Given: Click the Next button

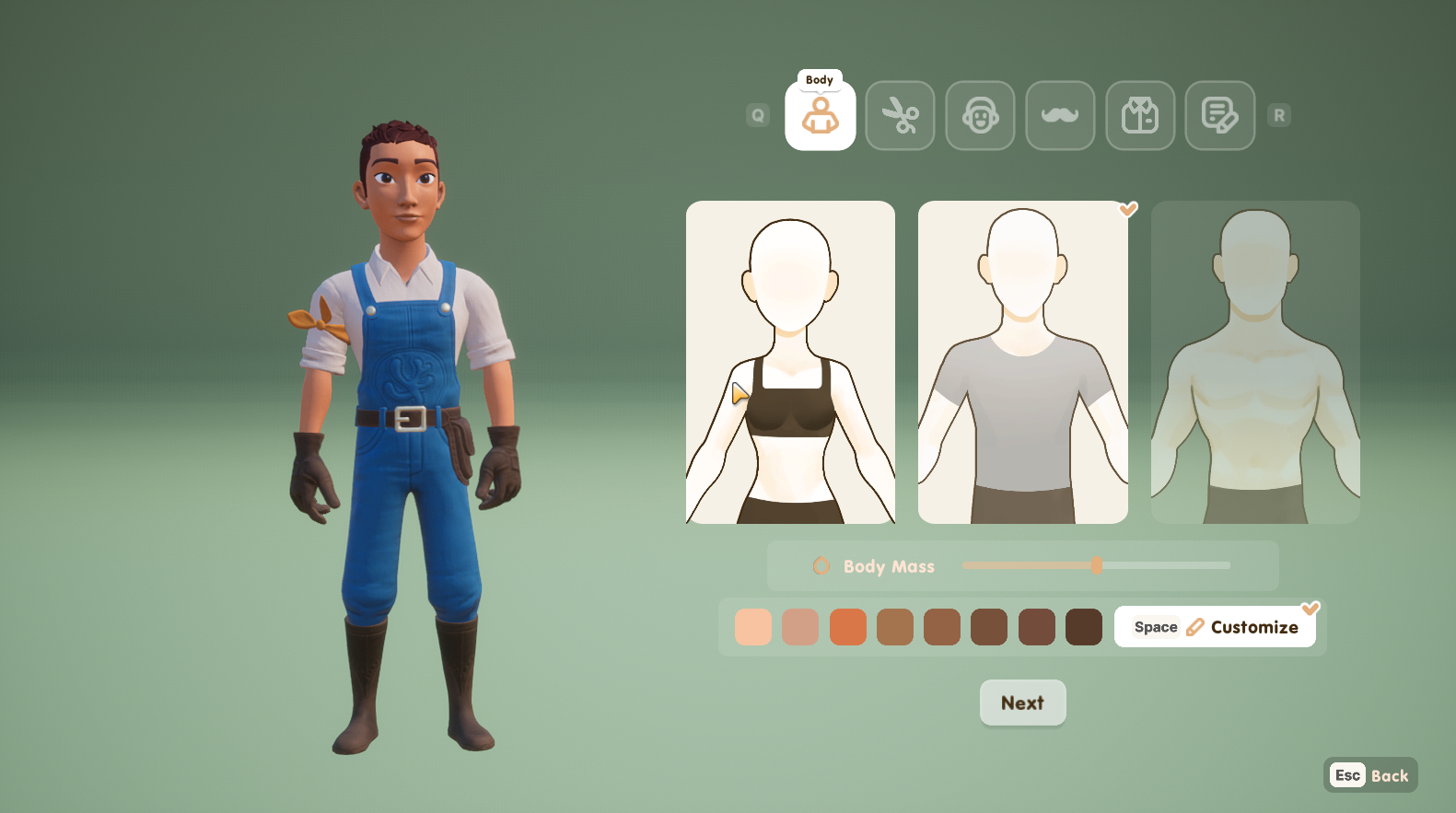Looking at the screenshot, I should (1022, 703).
